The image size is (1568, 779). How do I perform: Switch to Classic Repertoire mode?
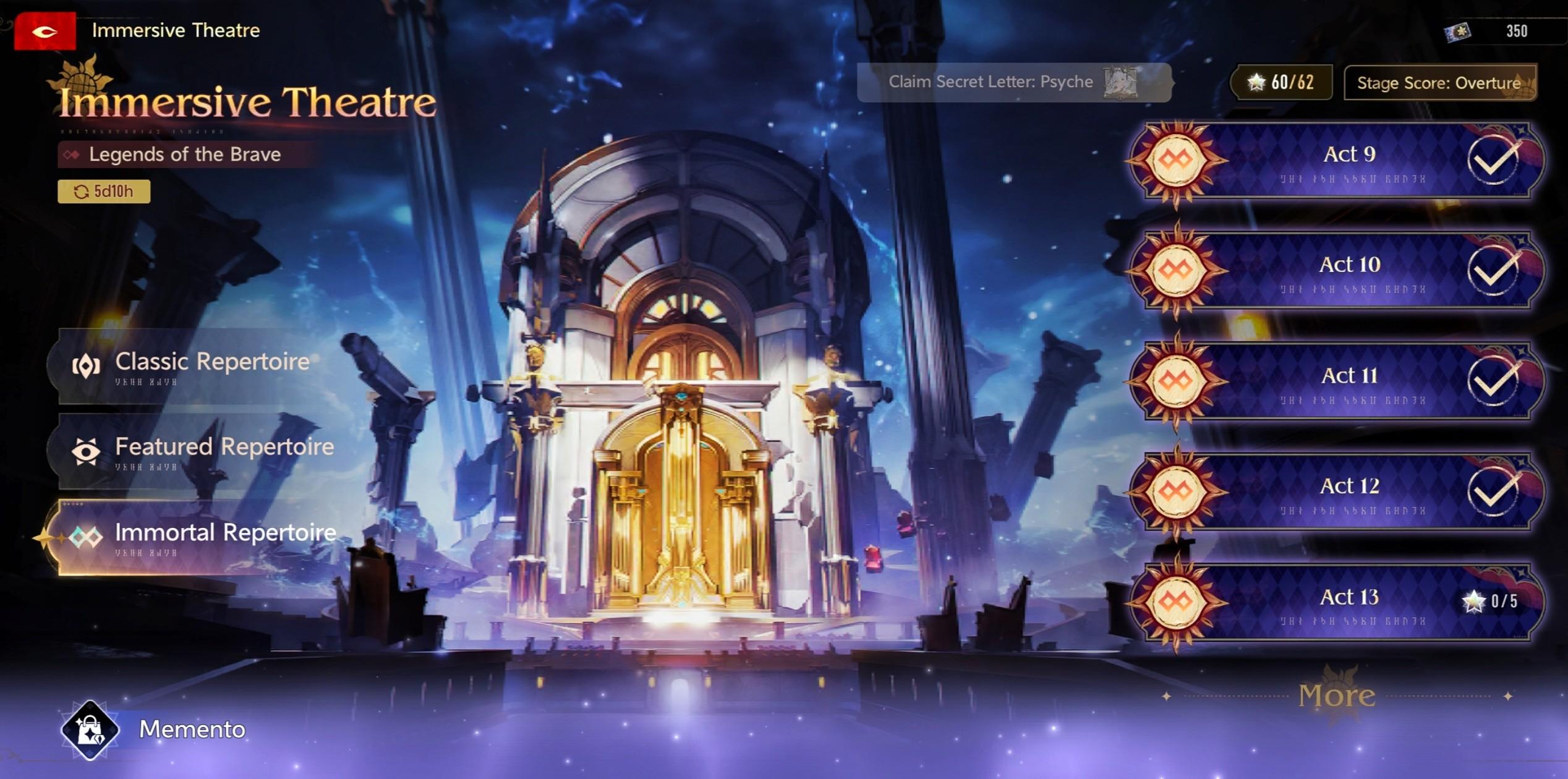coord(198,366)
